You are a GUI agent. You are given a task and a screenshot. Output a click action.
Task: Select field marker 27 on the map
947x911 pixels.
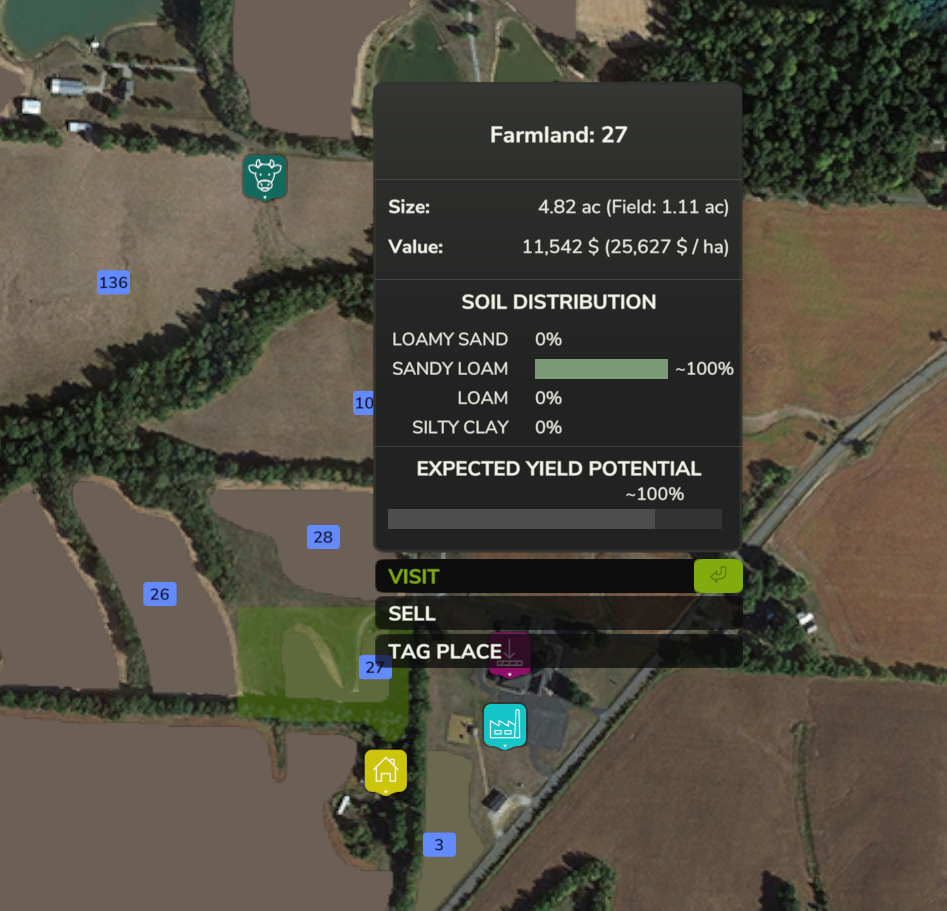(374, 667)
